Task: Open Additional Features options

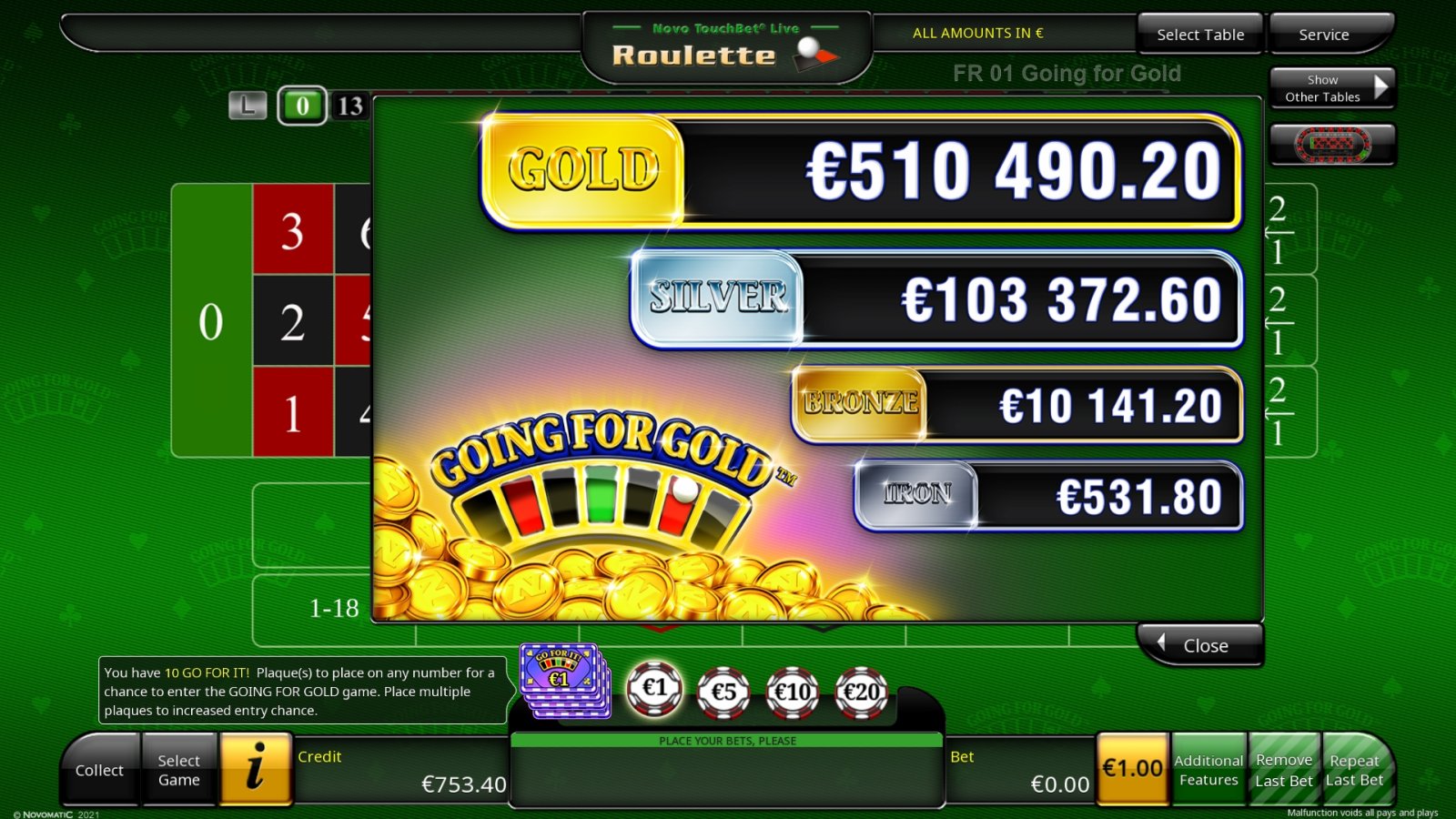Action: click(1208, 770)
